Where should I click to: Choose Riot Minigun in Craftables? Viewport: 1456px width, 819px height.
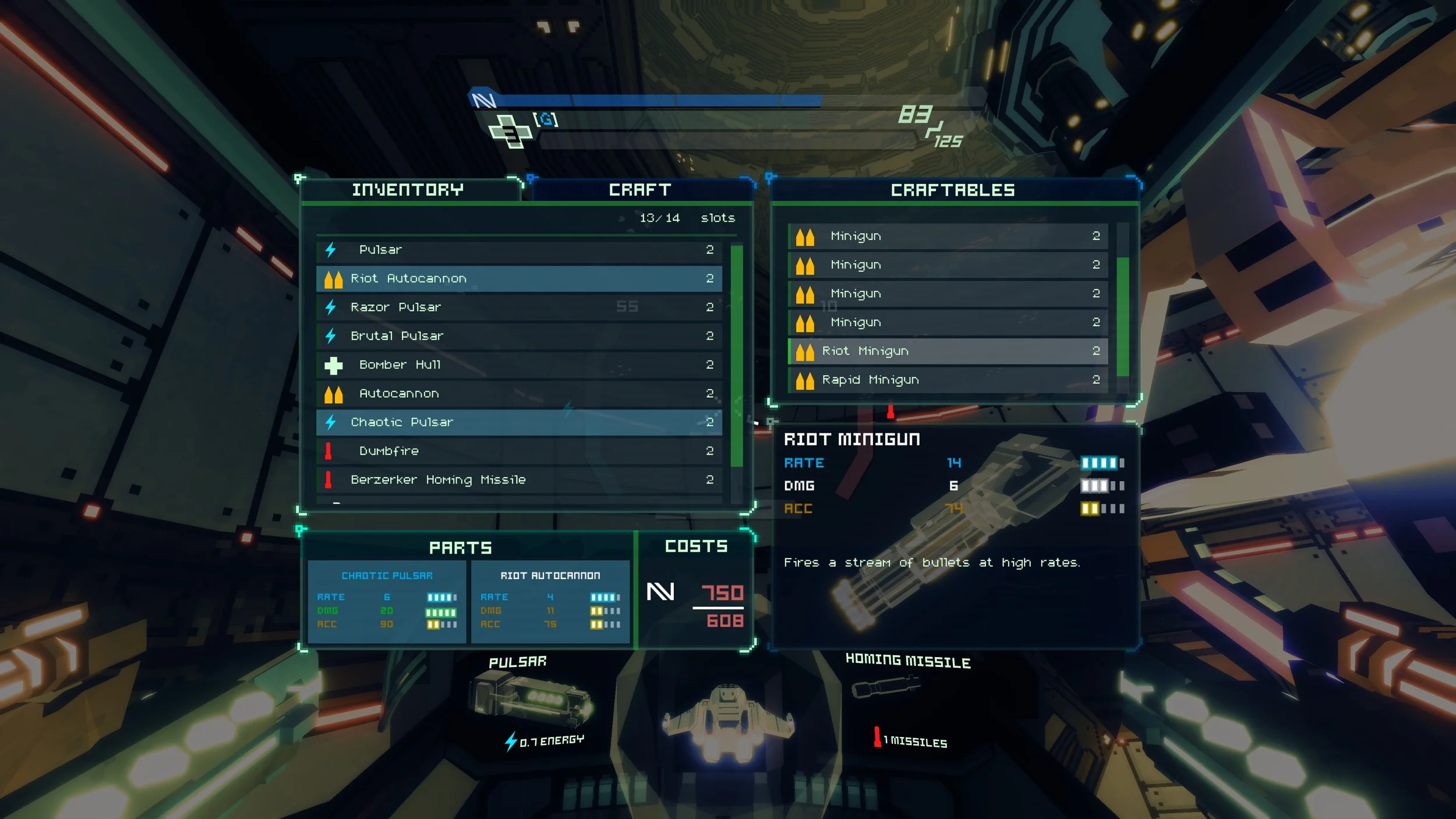(947, 351)
